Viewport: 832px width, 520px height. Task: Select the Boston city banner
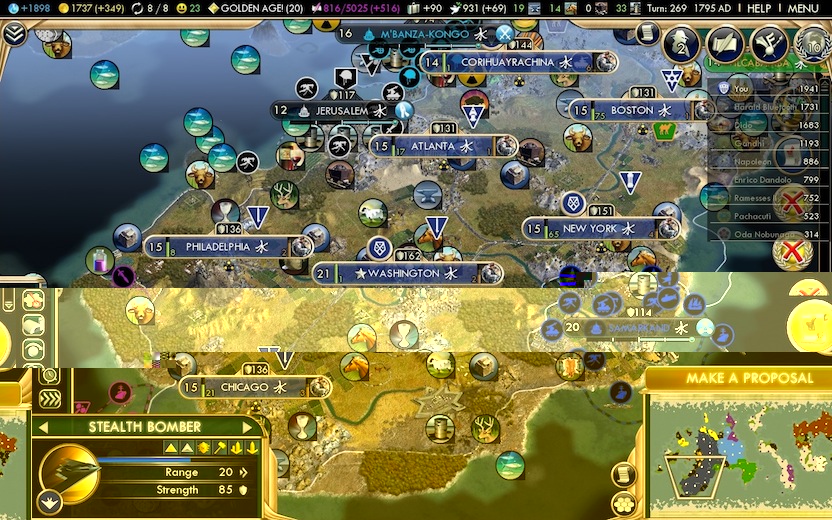[632, 110]
